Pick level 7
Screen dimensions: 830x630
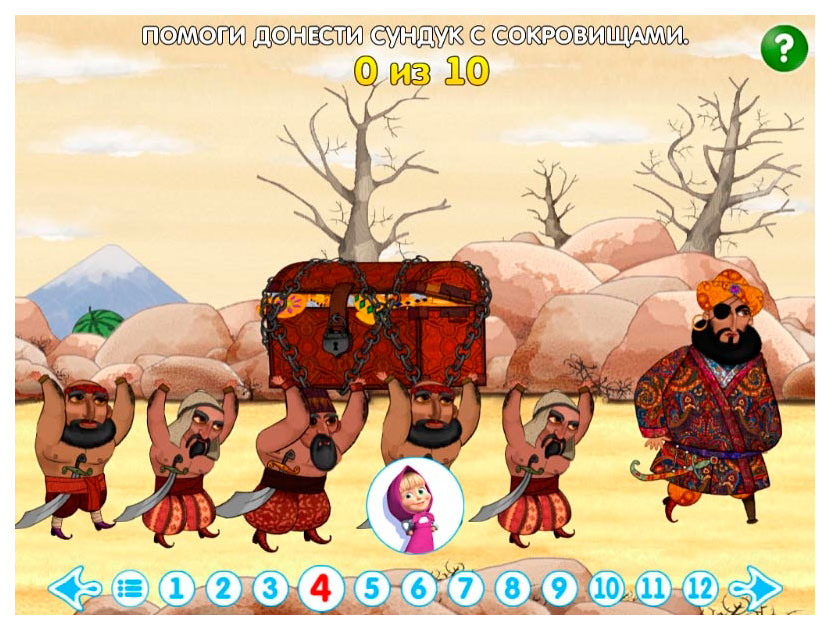point(466,588)
